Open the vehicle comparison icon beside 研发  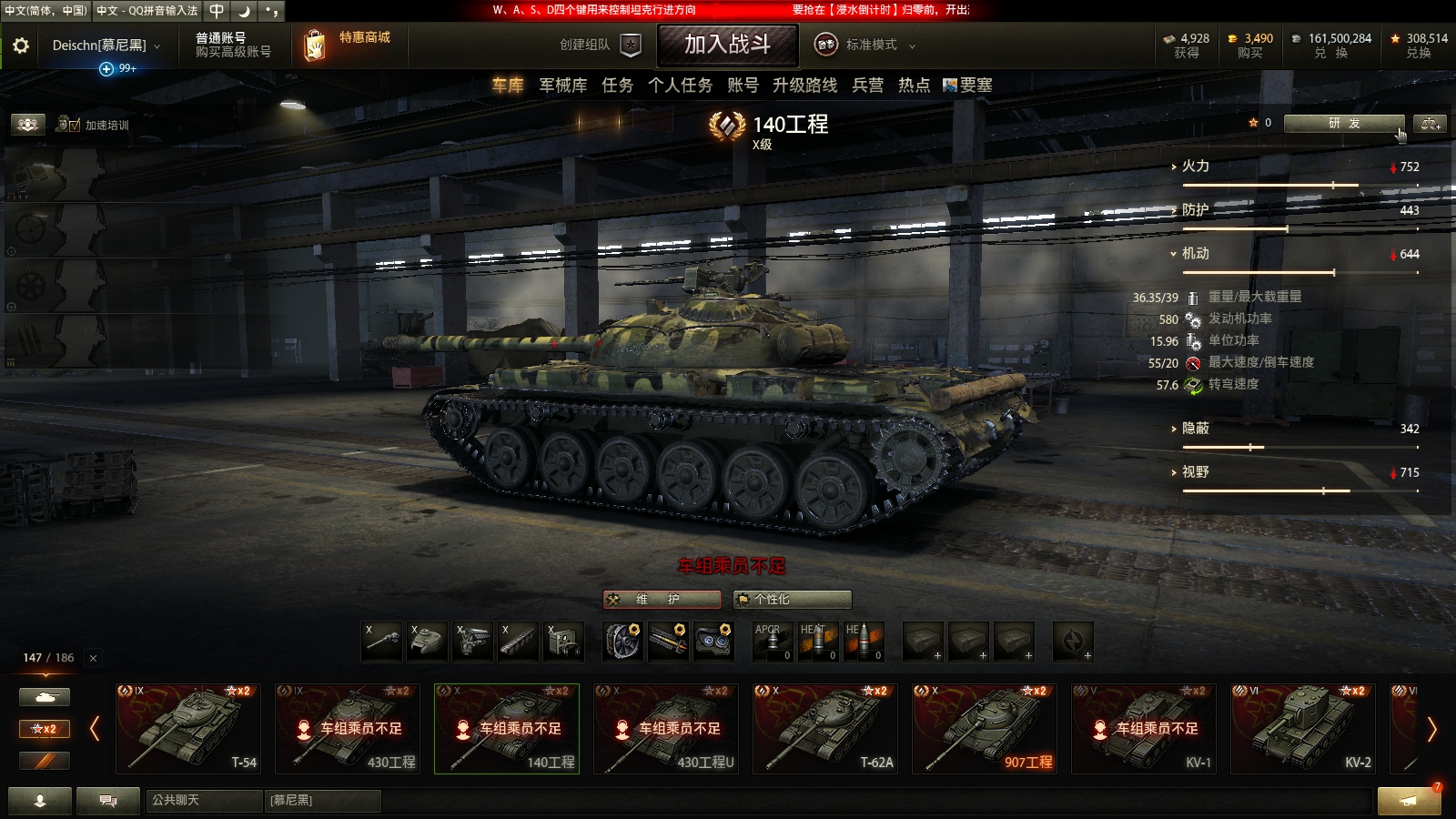pyautogui.click(x=1431, y=124)
